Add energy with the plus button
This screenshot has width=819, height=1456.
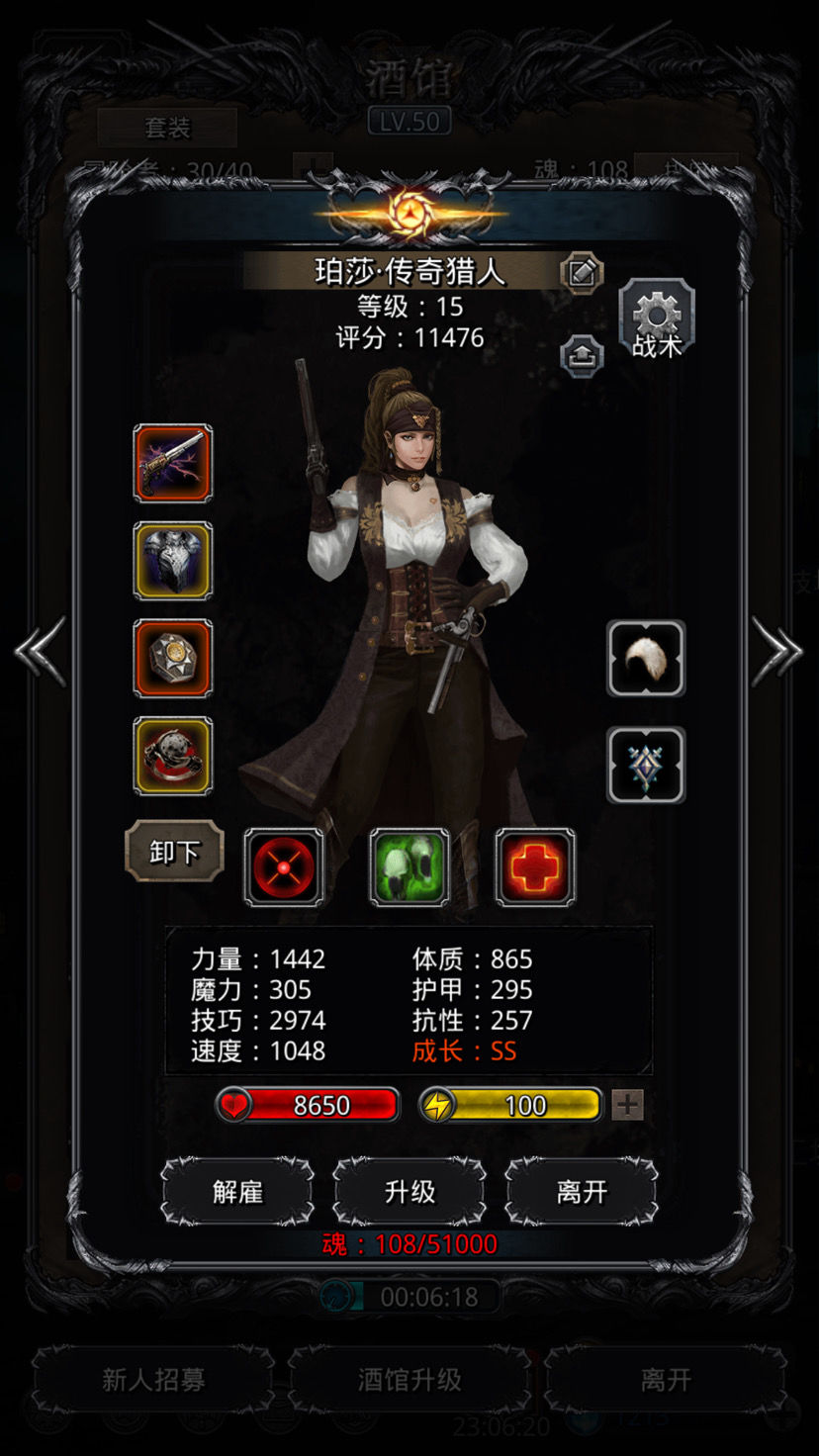(x=627, y=1105)
